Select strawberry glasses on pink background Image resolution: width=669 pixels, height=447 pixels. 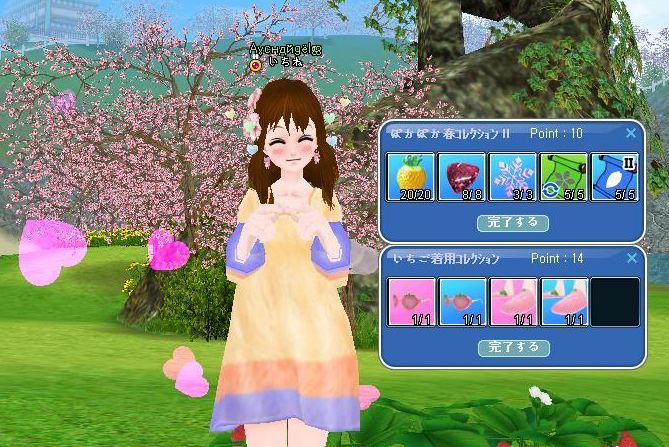[411, 302]
